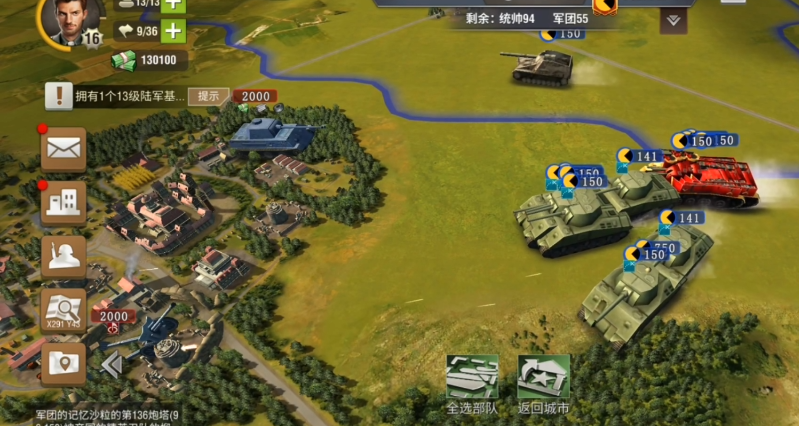Collapse the side menu with the double-arrow
The image size is (799, 426).
coord(112,365)
